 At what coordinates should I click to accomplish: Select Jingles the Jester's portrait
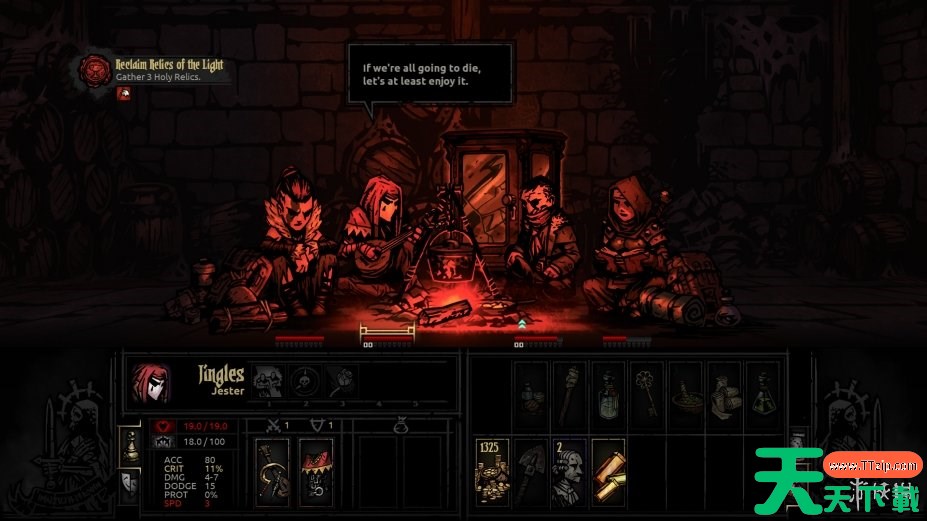(150, 381)
